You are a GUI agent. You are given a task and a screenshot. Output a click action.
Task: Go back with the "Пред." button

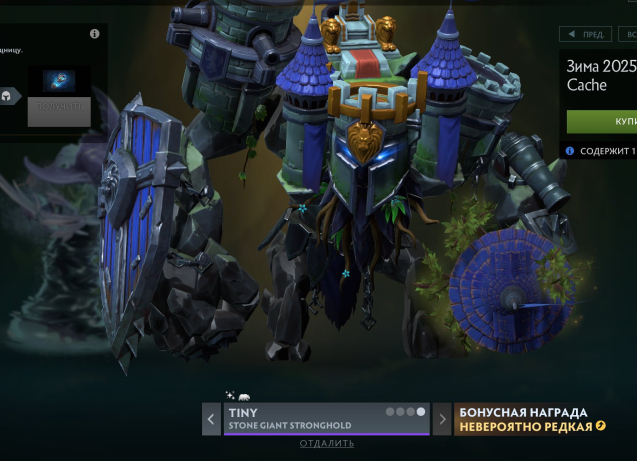pyautogui.click(x=585, y=34)
